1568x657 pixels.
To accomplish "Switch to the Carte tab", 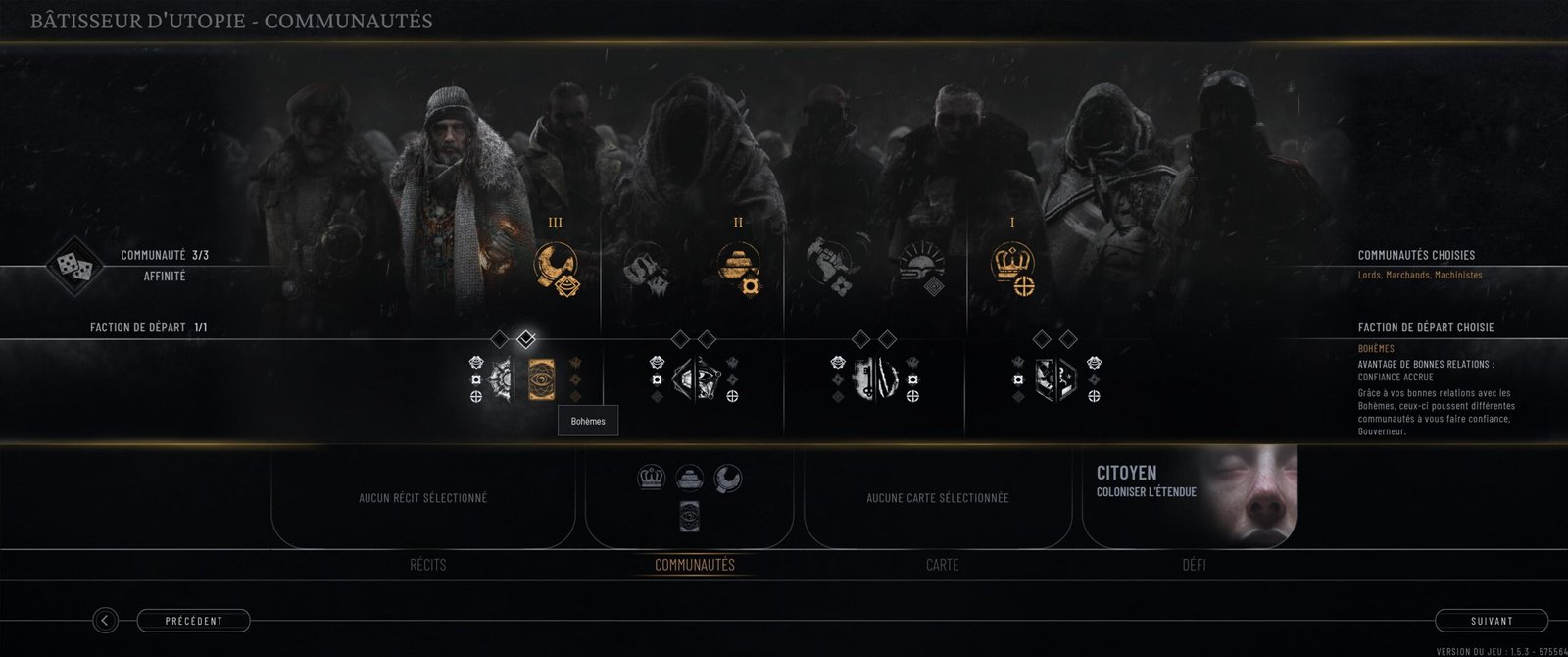I will point(942,565).
